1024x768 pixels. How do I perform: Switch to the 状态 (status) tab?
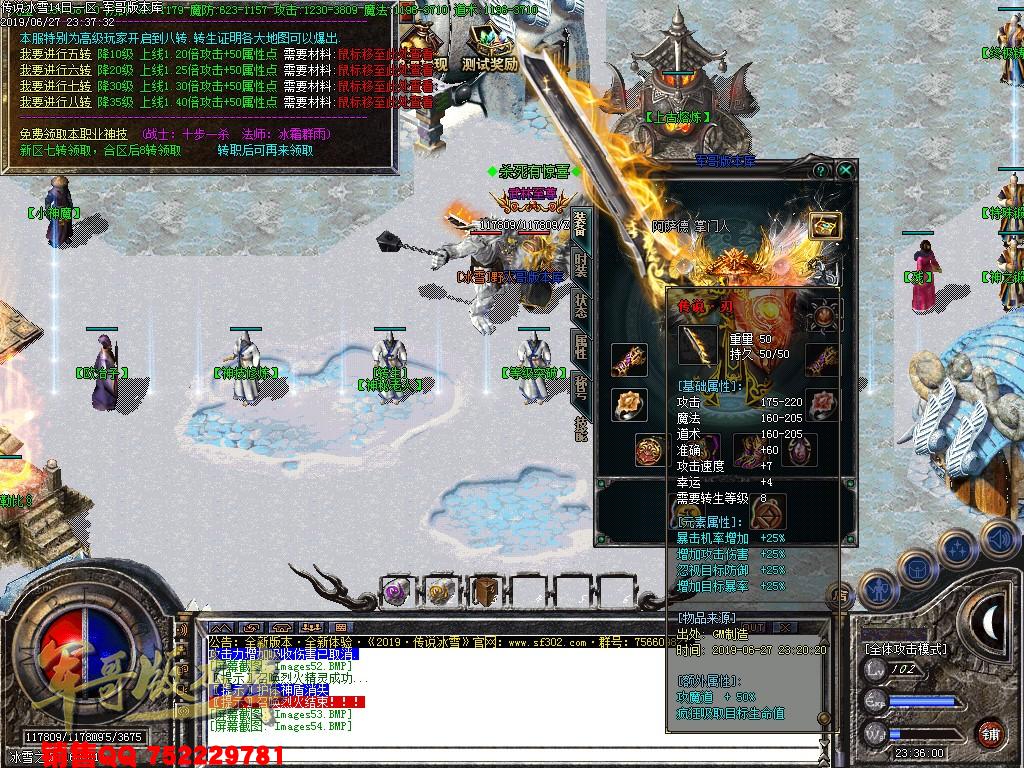click(580, 306)
